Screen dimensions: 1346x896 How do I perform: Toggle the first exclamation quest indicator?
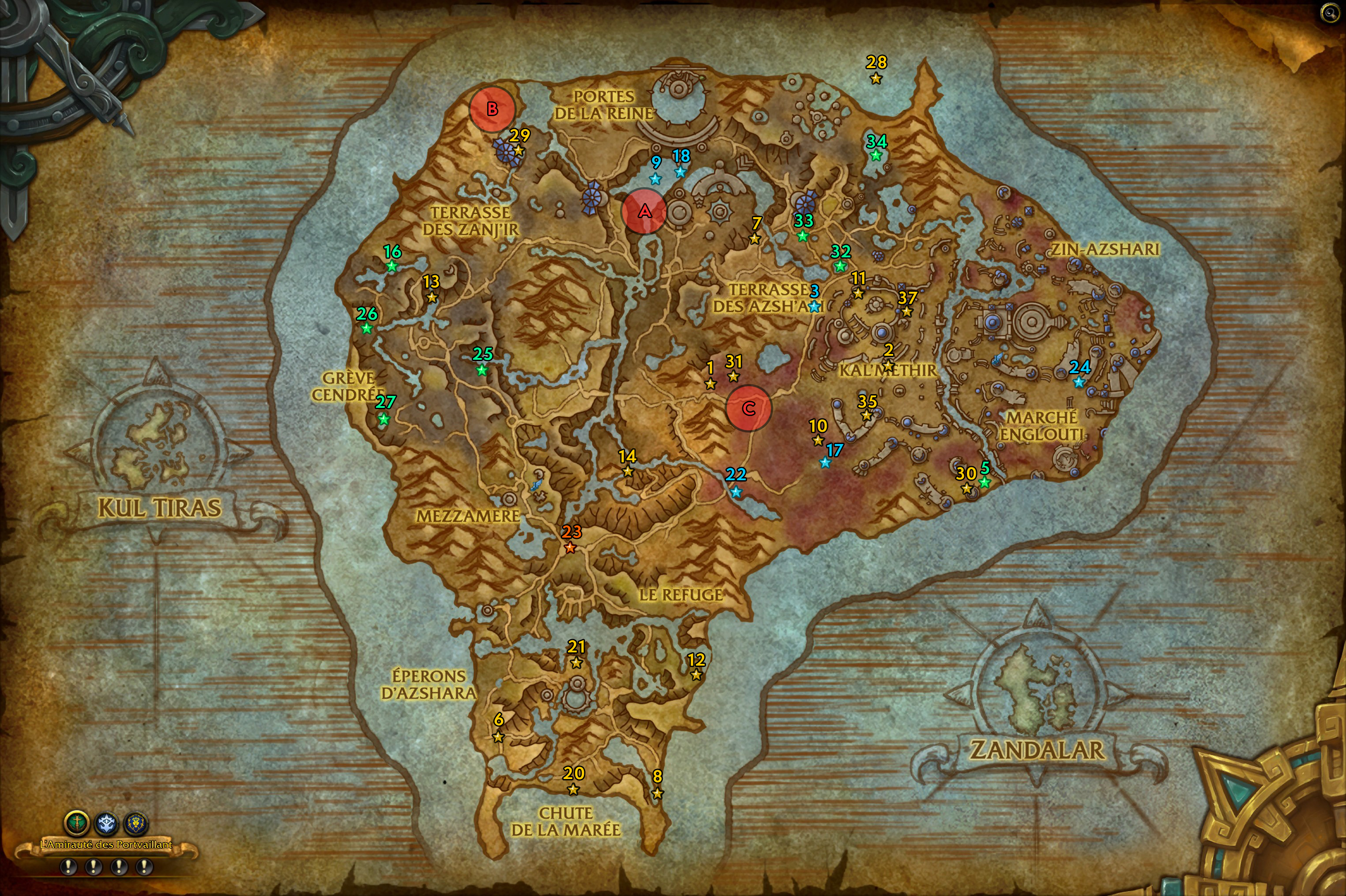[68, 867]
